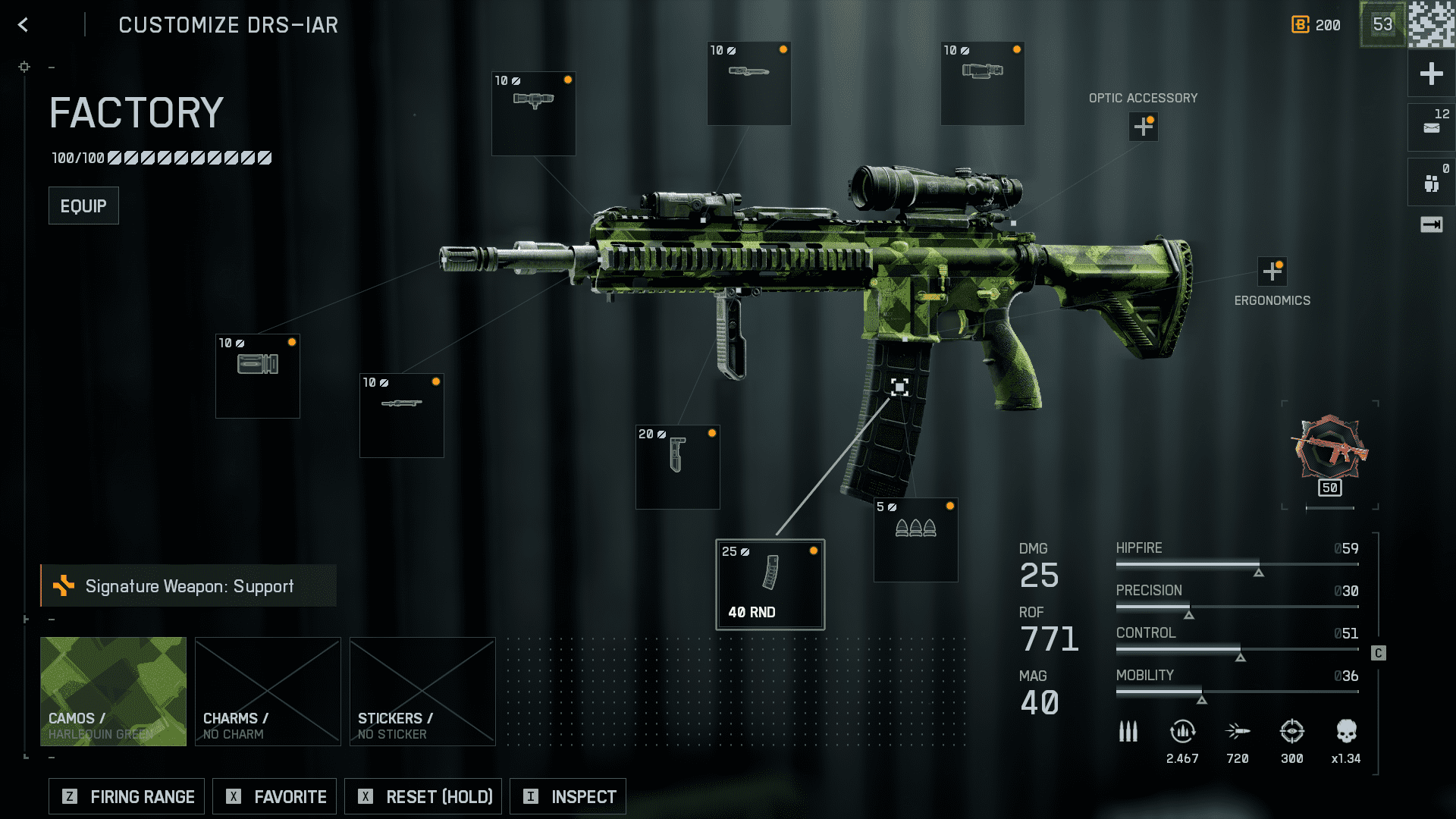The width and height of the screenshot is (1456, 819).
Task: Open the Charms customization tile
Action: click(x=268, y=691)
